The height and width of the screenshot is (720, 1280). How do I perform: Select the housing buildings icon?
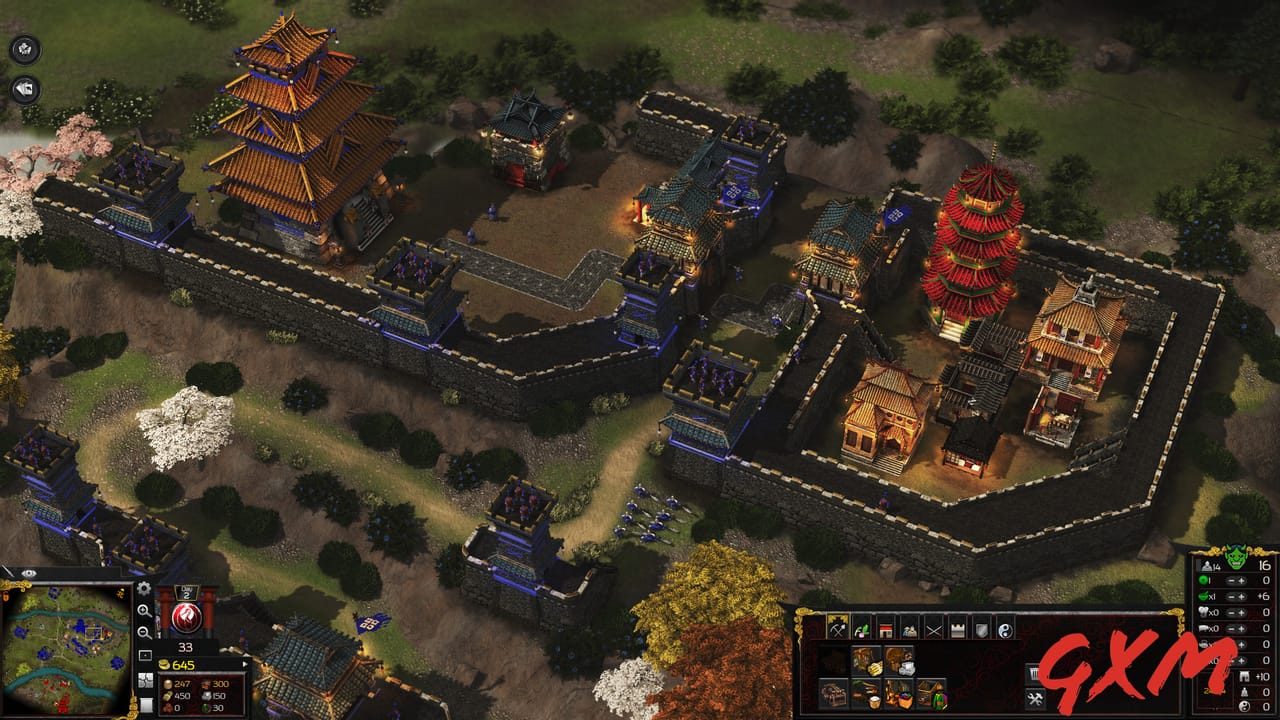coord(886,630)
